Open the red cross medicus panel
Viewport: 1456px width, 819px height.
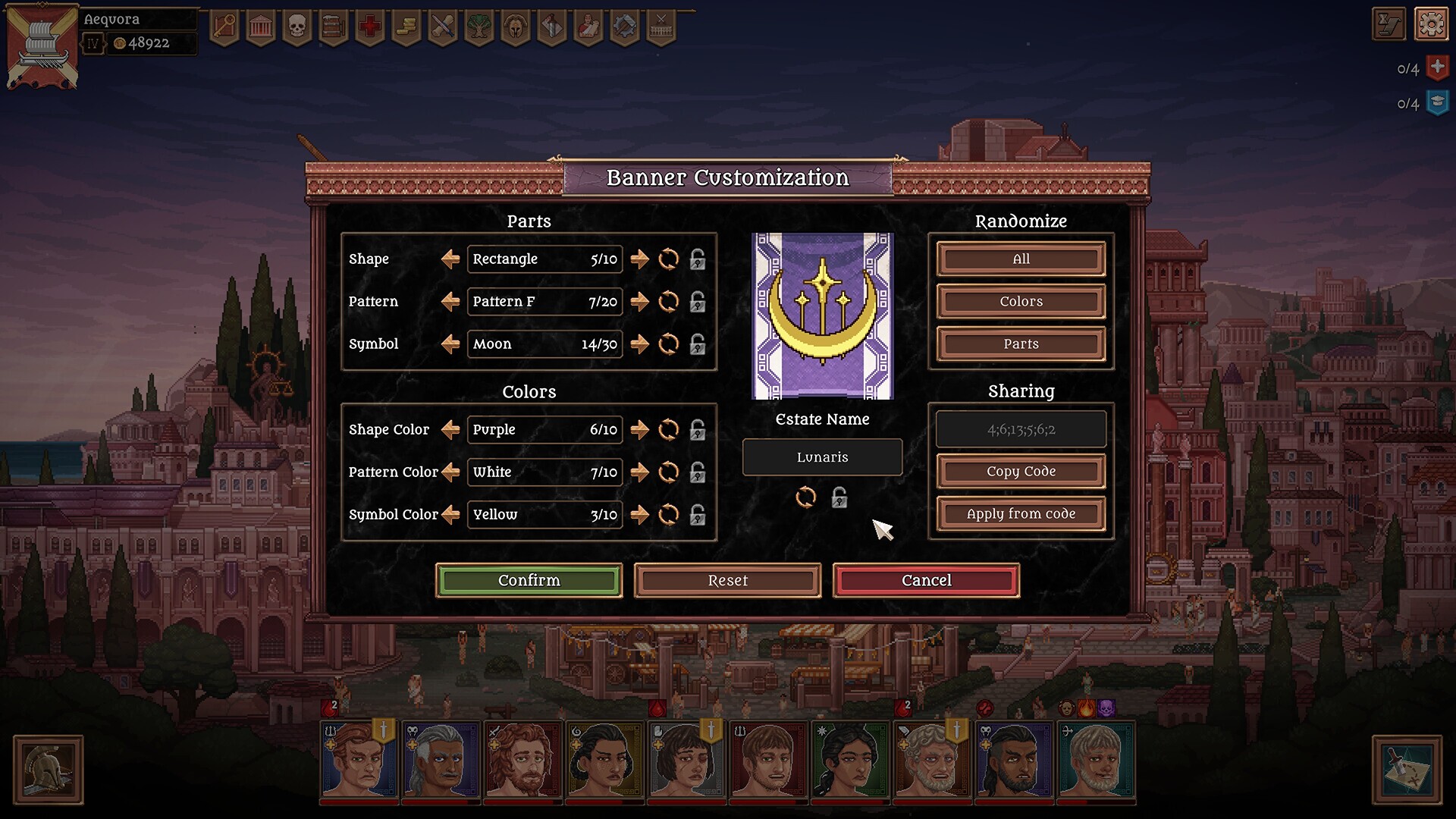369,26
